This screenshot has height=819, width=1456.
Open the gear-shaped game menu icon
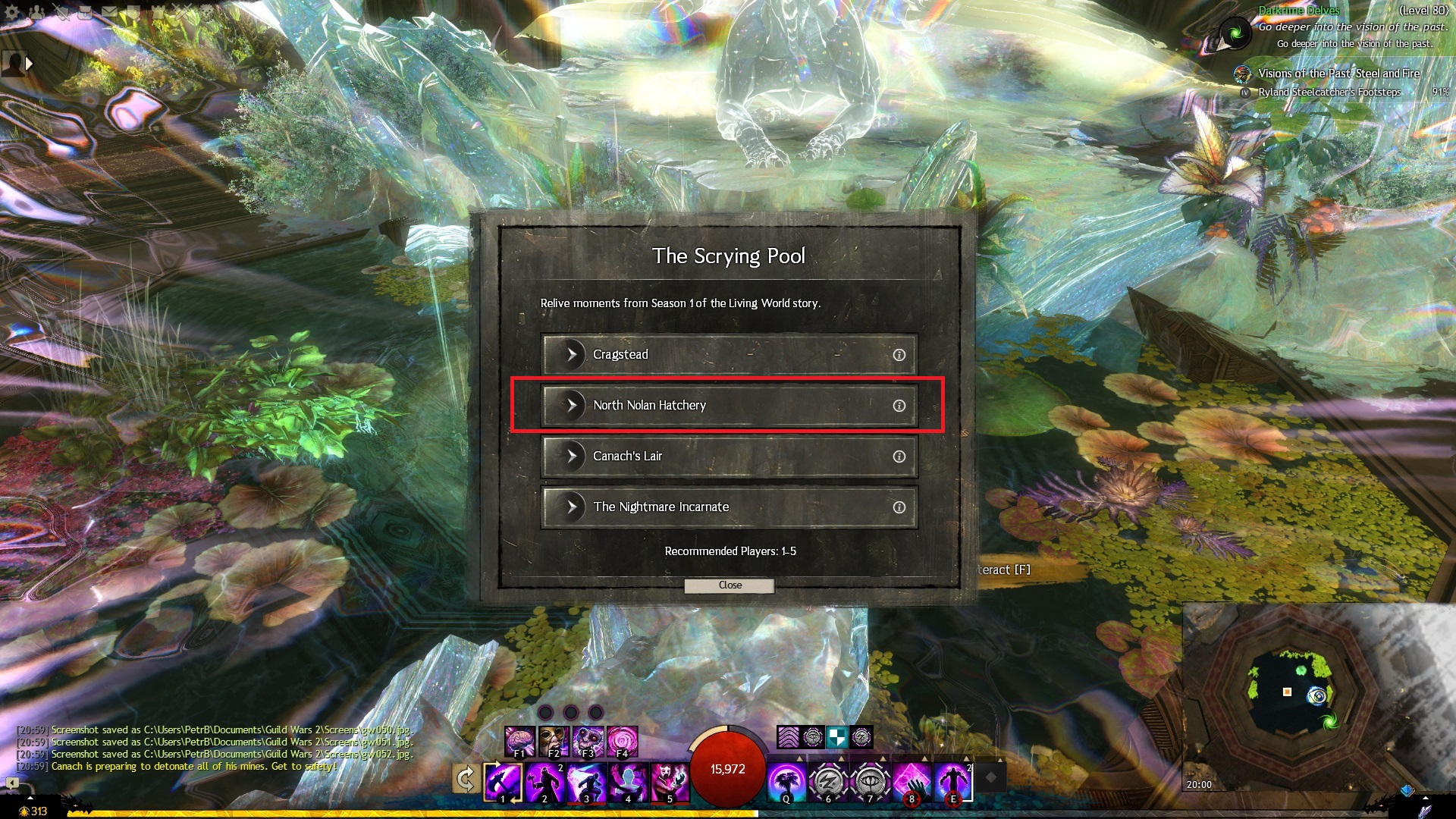click(x=12, y=12)
